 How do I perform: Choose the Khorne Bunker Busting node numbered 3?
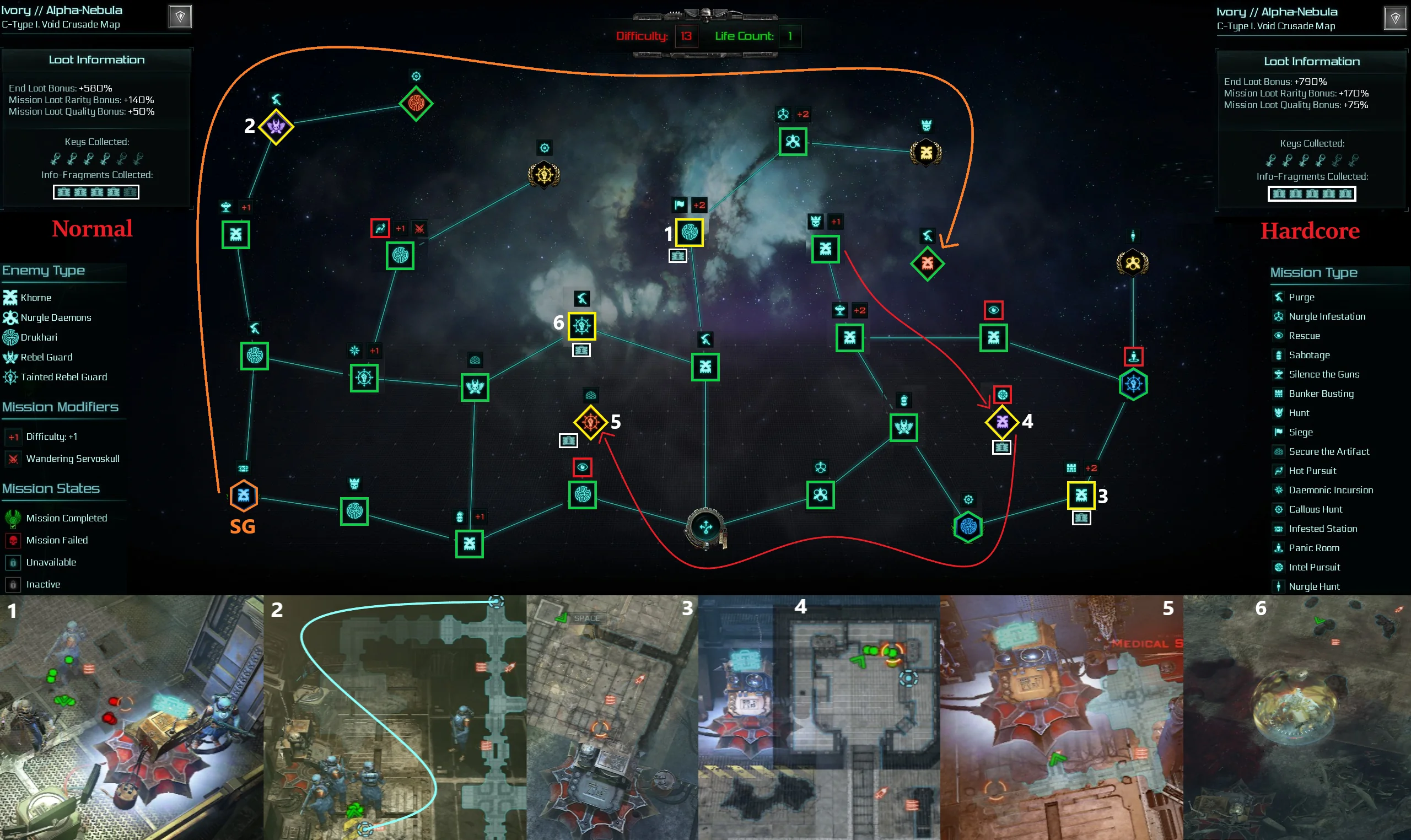coord(1080,496)
